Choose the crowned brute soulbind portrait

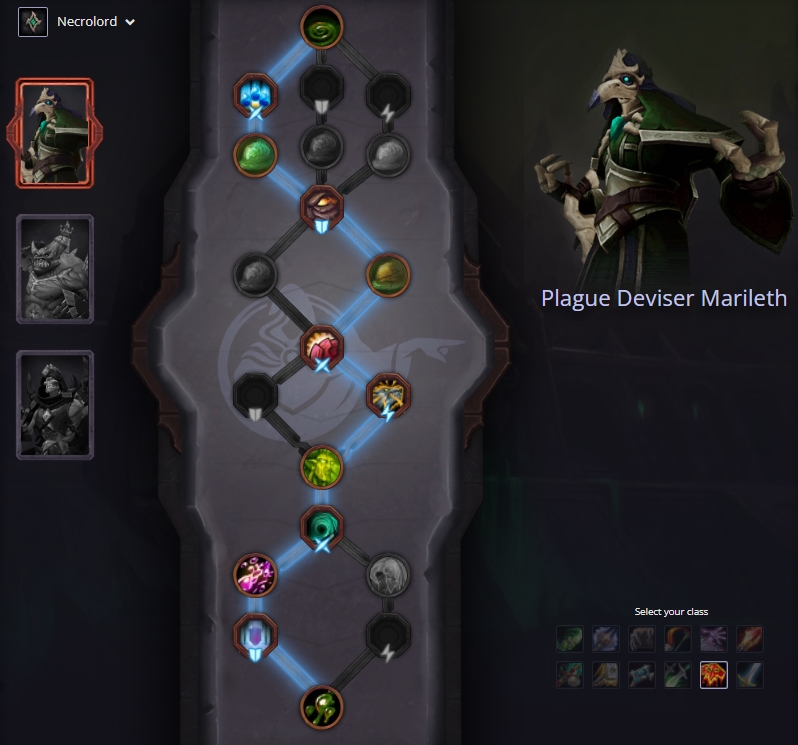coord(55,269)
